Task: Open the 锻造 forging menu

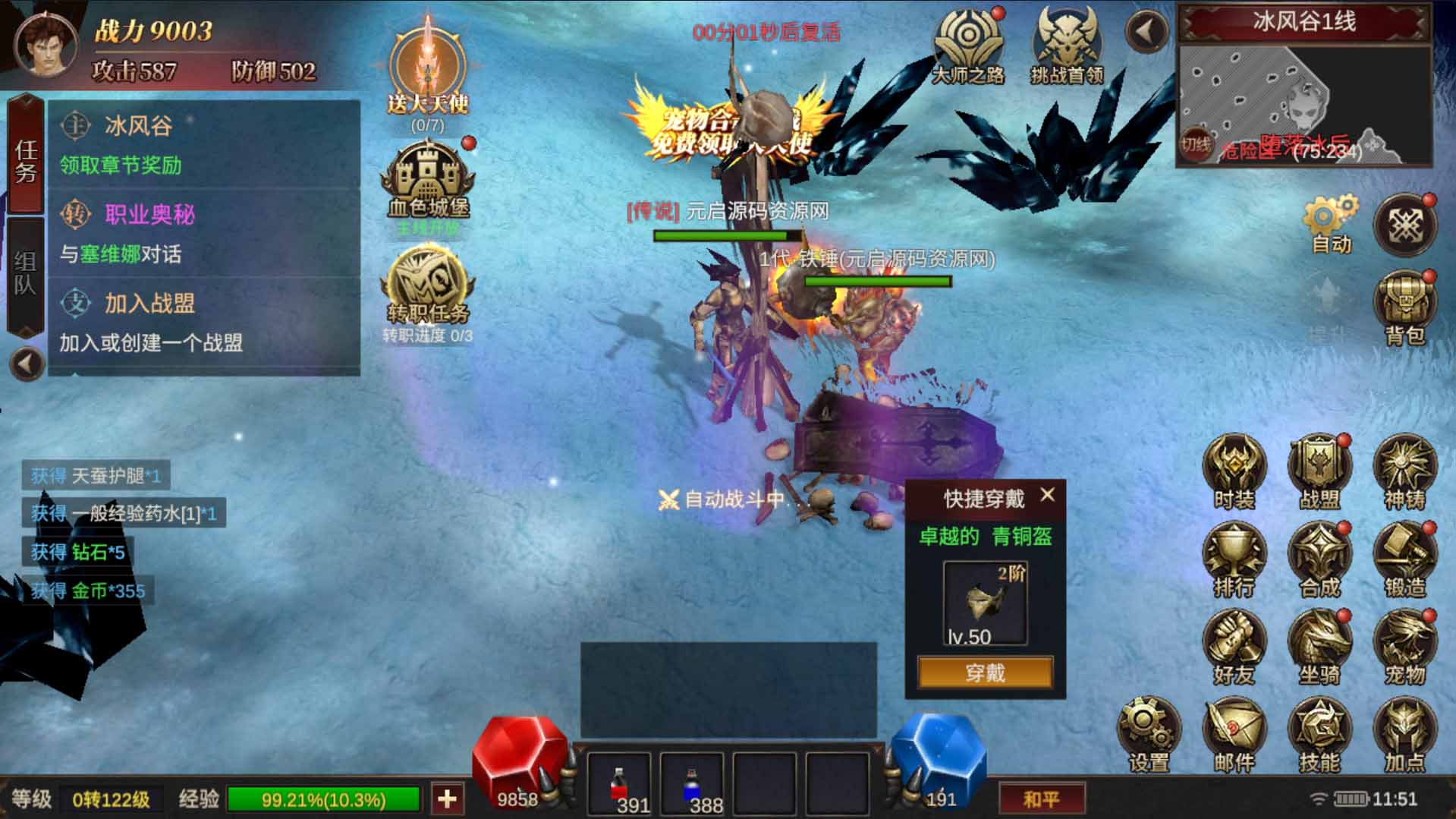Action: click(x=1404, y=559)
